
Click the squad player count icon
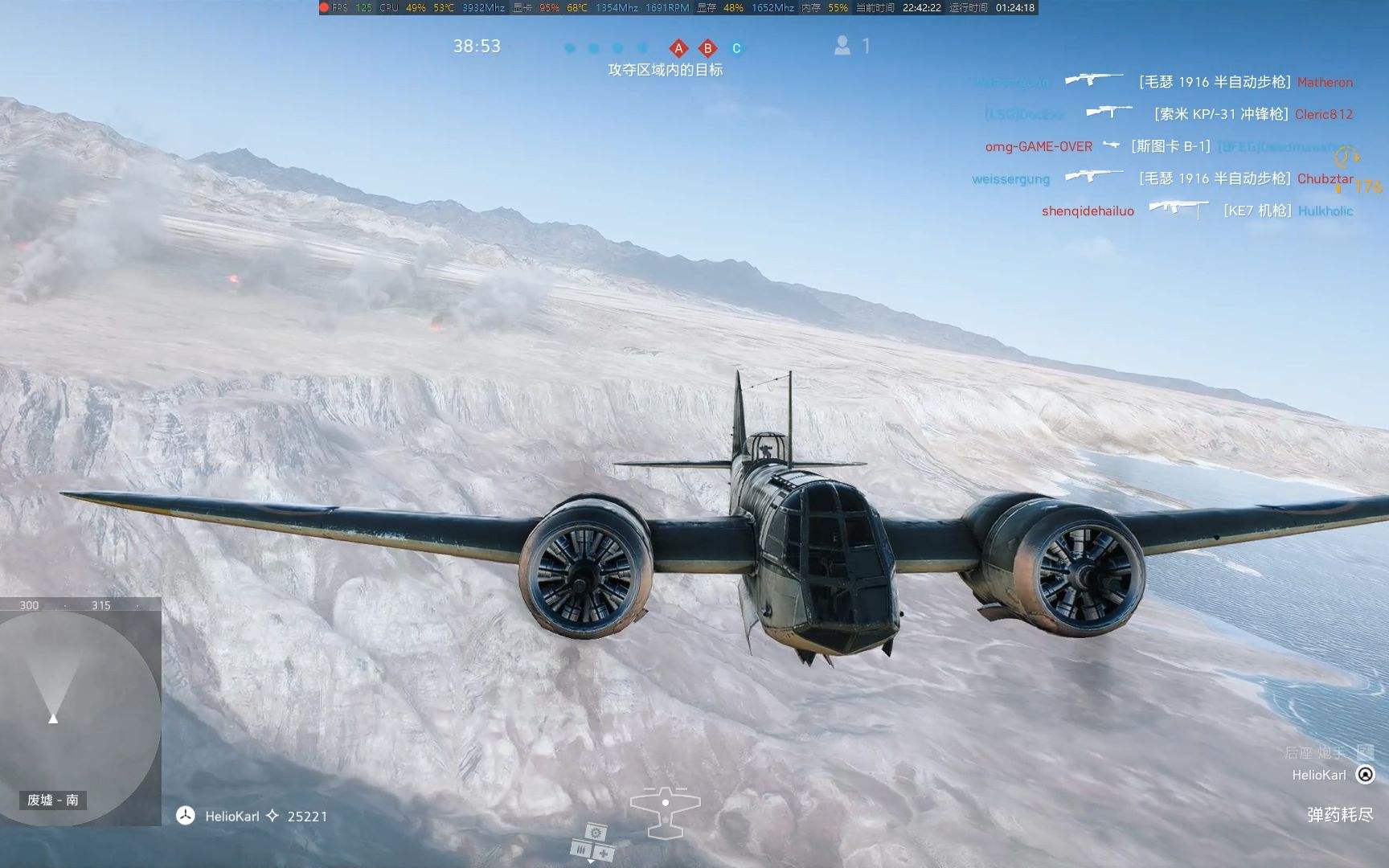842,46
